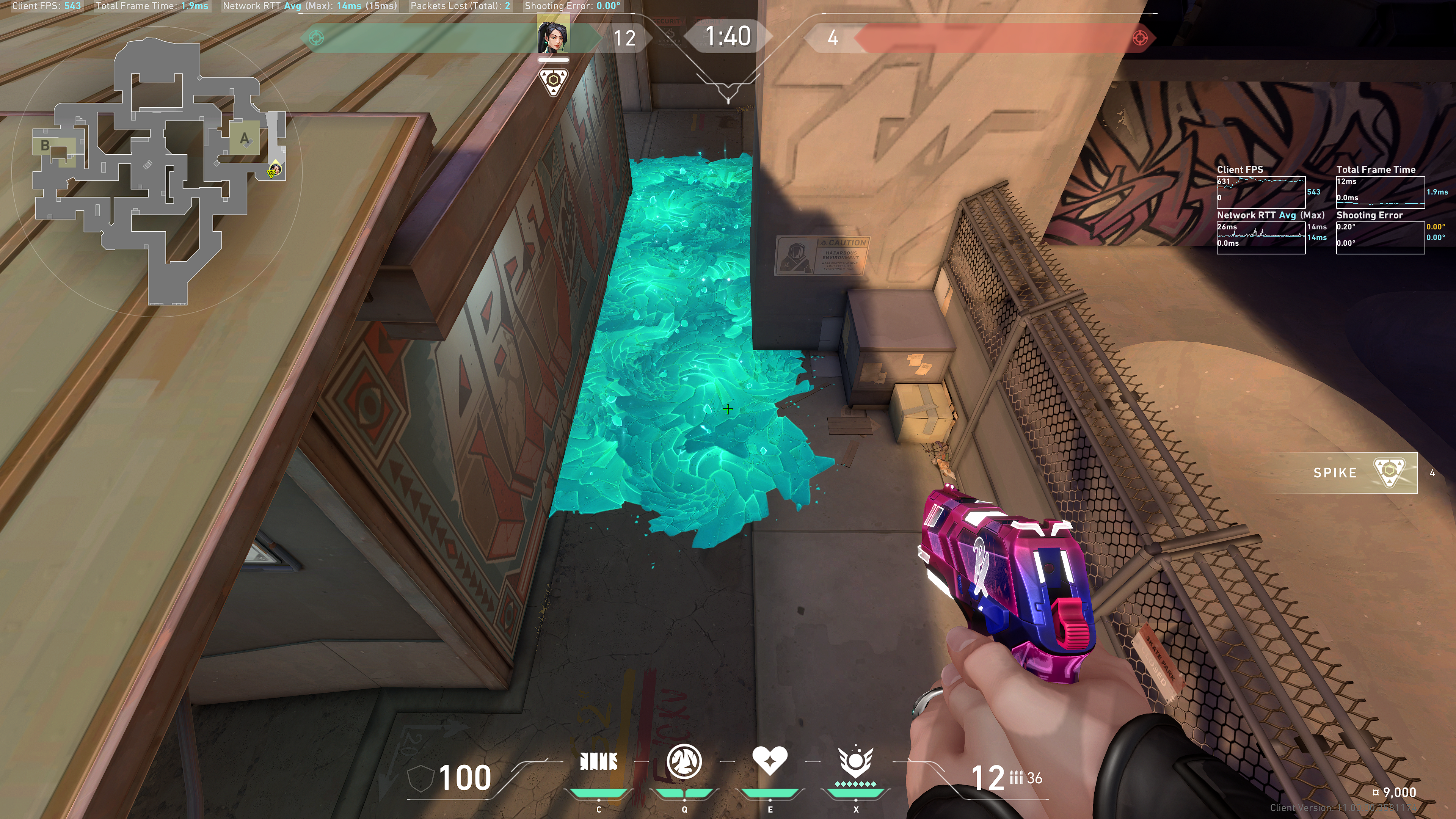This screenshot has height=819, width=1456.
Task: Select the A site marker on minimap
Action: pyautogui.click(x=244, y=138)
